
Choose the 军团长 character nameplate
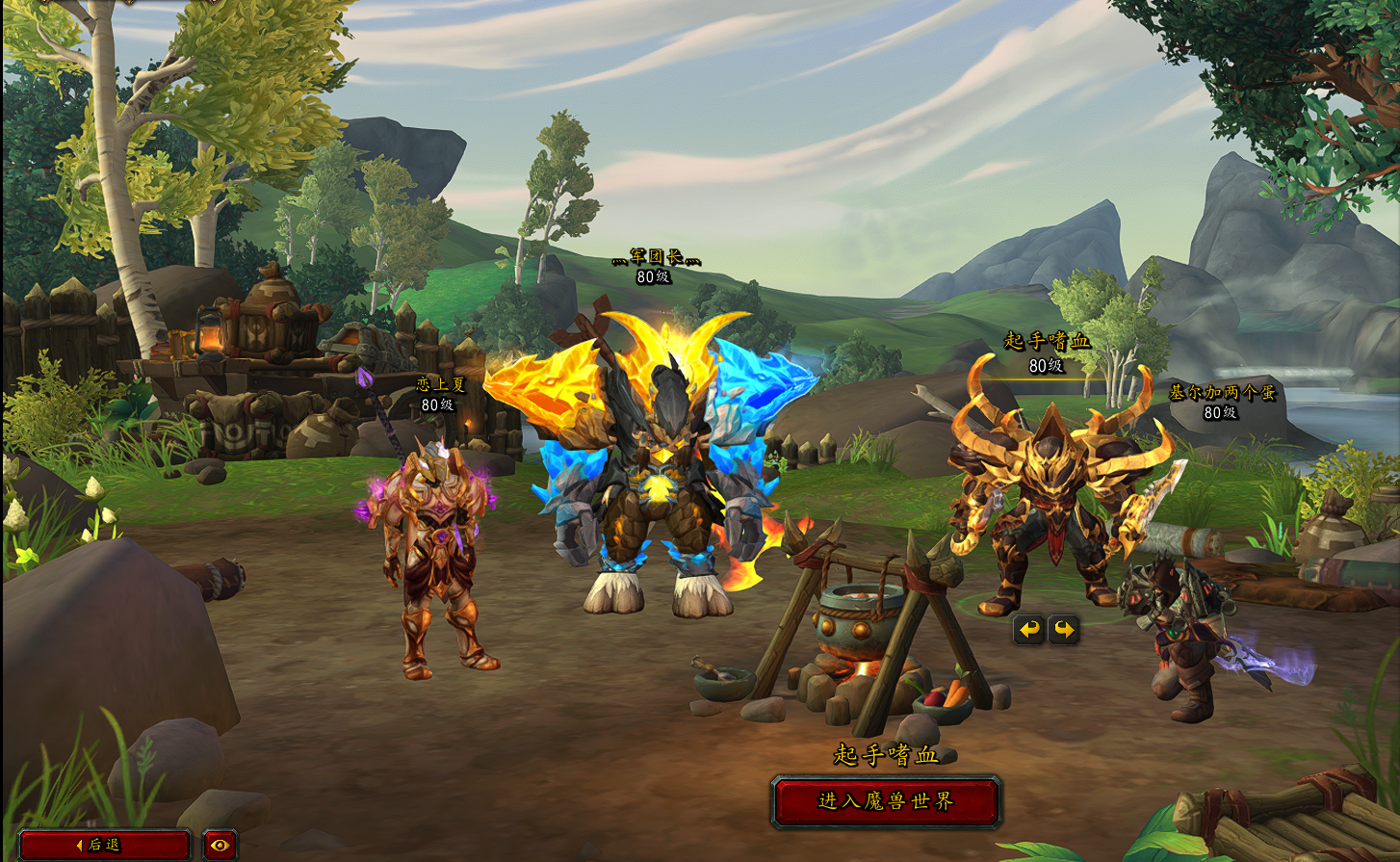point(654,256)
